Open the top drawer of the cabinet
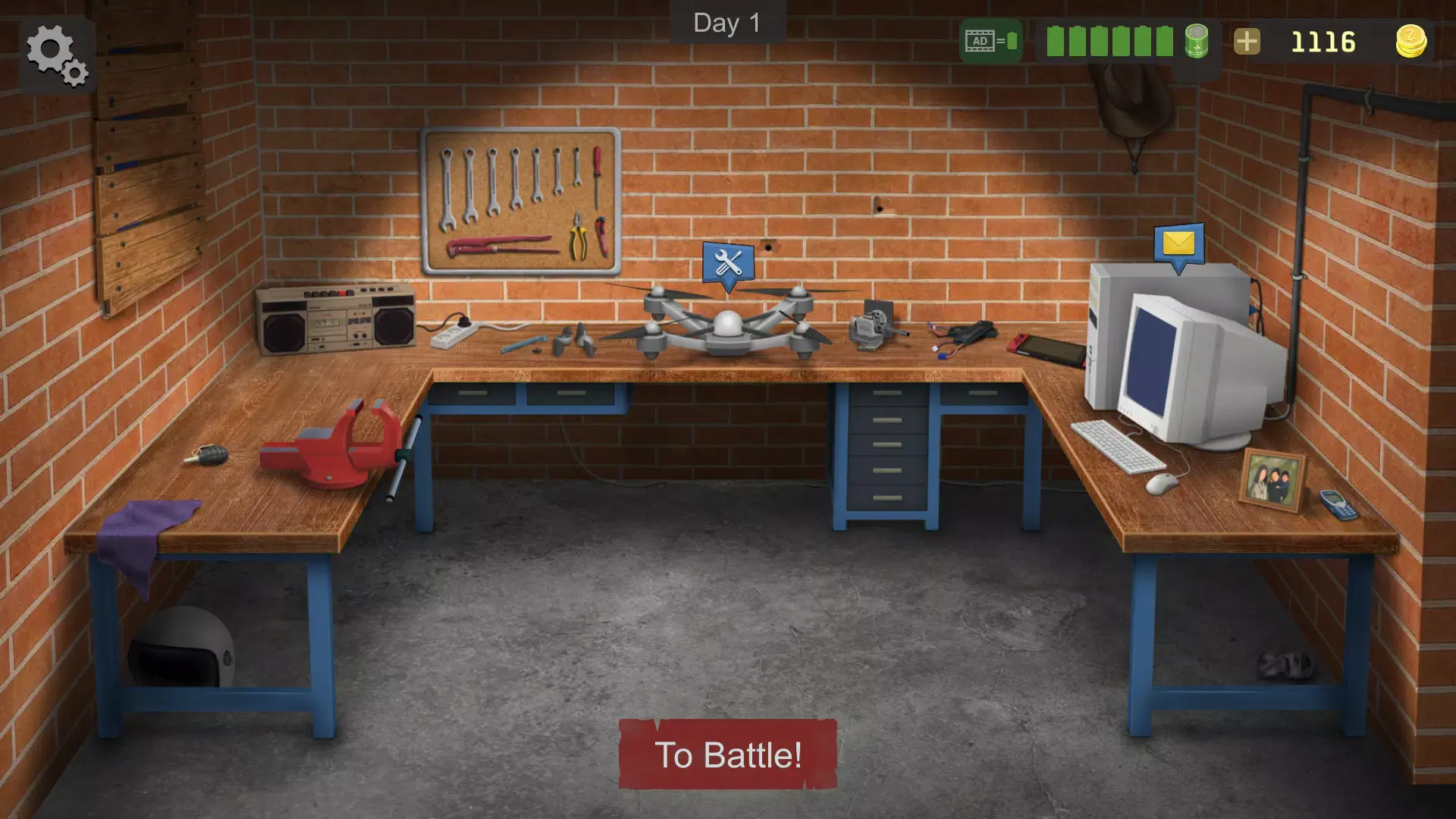Screen dimensions: 1456x819 pyautogui.click(x=887, y=394)
